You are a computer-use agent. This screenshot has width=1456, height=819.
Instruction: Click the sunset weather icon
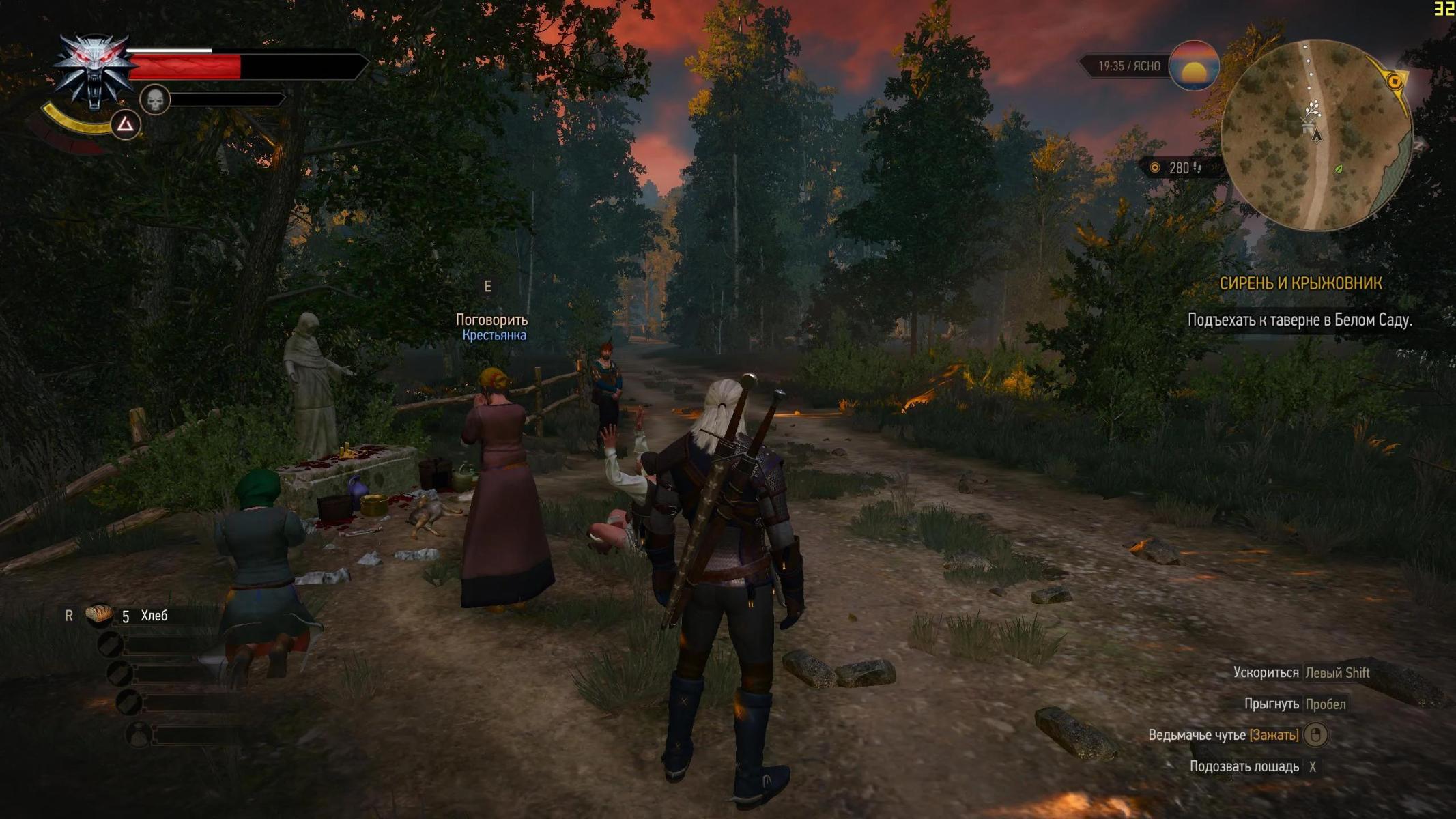coord(1194,66)
